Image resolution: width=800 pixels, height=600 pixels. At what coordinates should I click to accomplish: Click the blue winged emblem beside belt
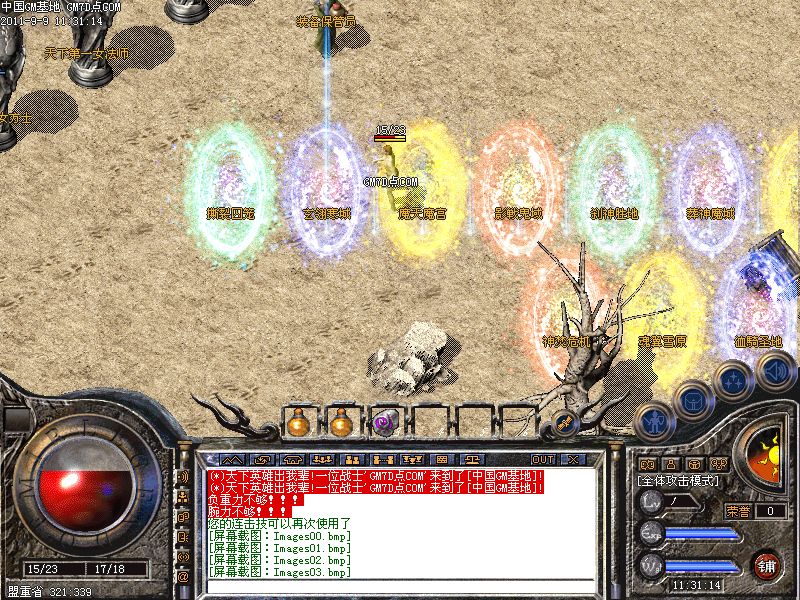point(563,422)
